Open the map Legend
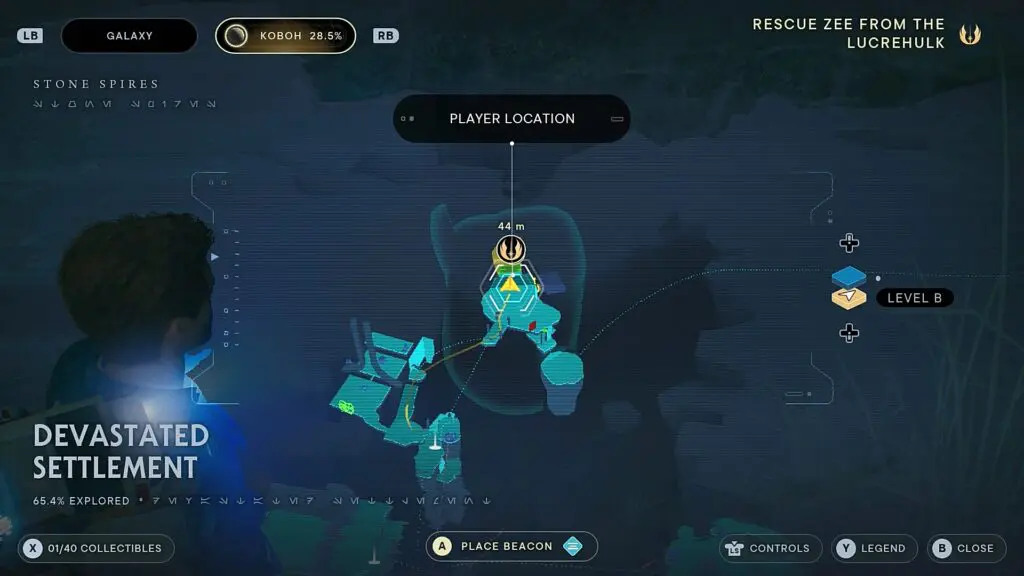Viewport: 1024px width, 576px height. (x=873, y=548)
